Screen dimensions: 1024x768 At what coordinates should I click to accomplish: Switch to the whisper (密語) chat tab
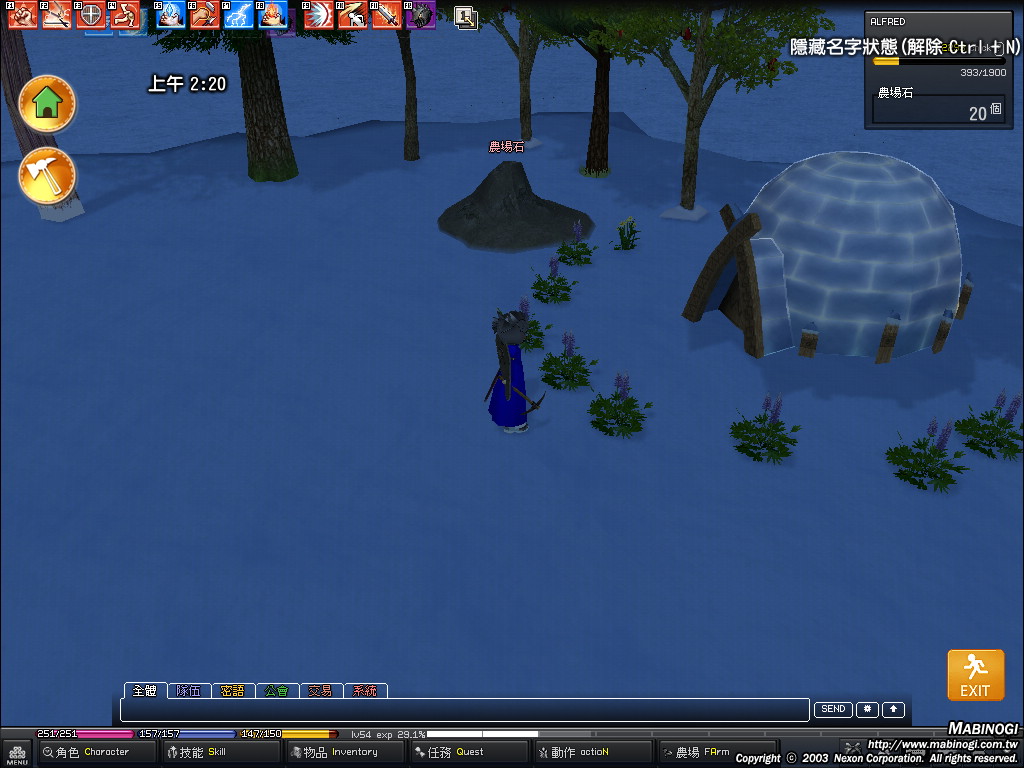tap(232, 691)
